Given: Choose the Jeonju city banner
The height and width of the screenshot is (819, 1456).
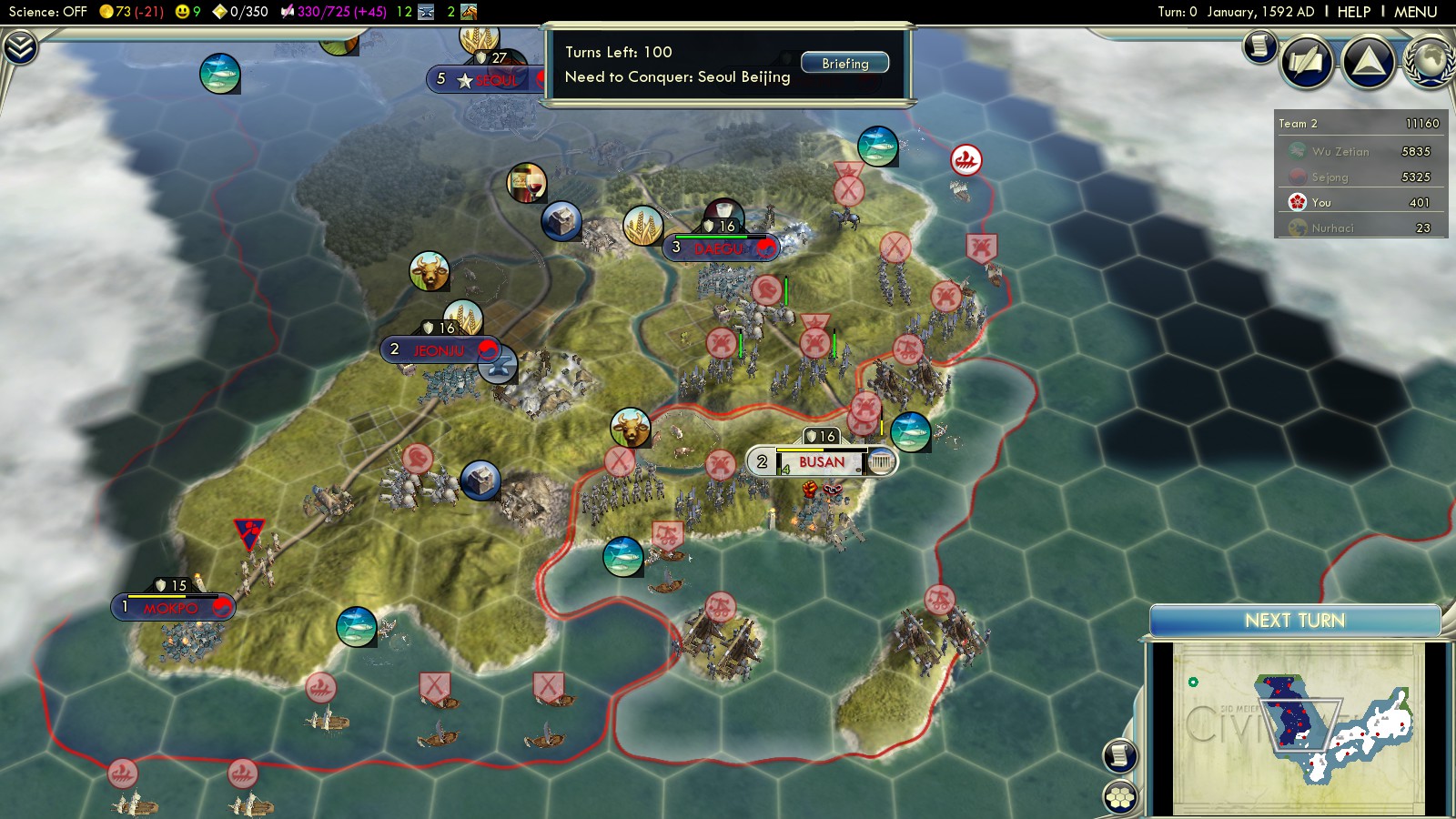Looking at the screenshot, I should (x=439, y=350).
